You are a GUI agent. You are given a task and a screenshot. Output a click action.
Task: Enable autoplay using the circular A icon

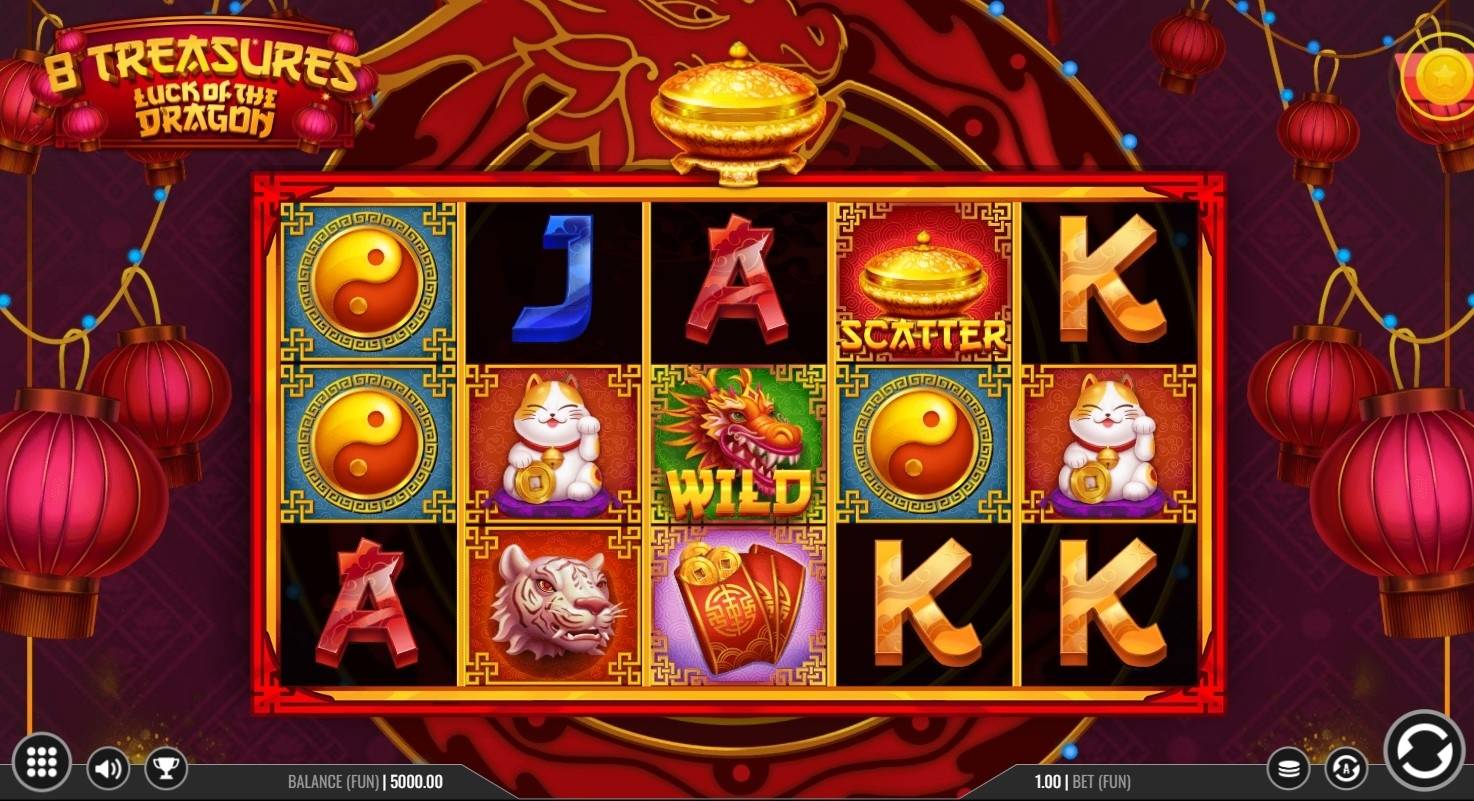coord(1348,767)
